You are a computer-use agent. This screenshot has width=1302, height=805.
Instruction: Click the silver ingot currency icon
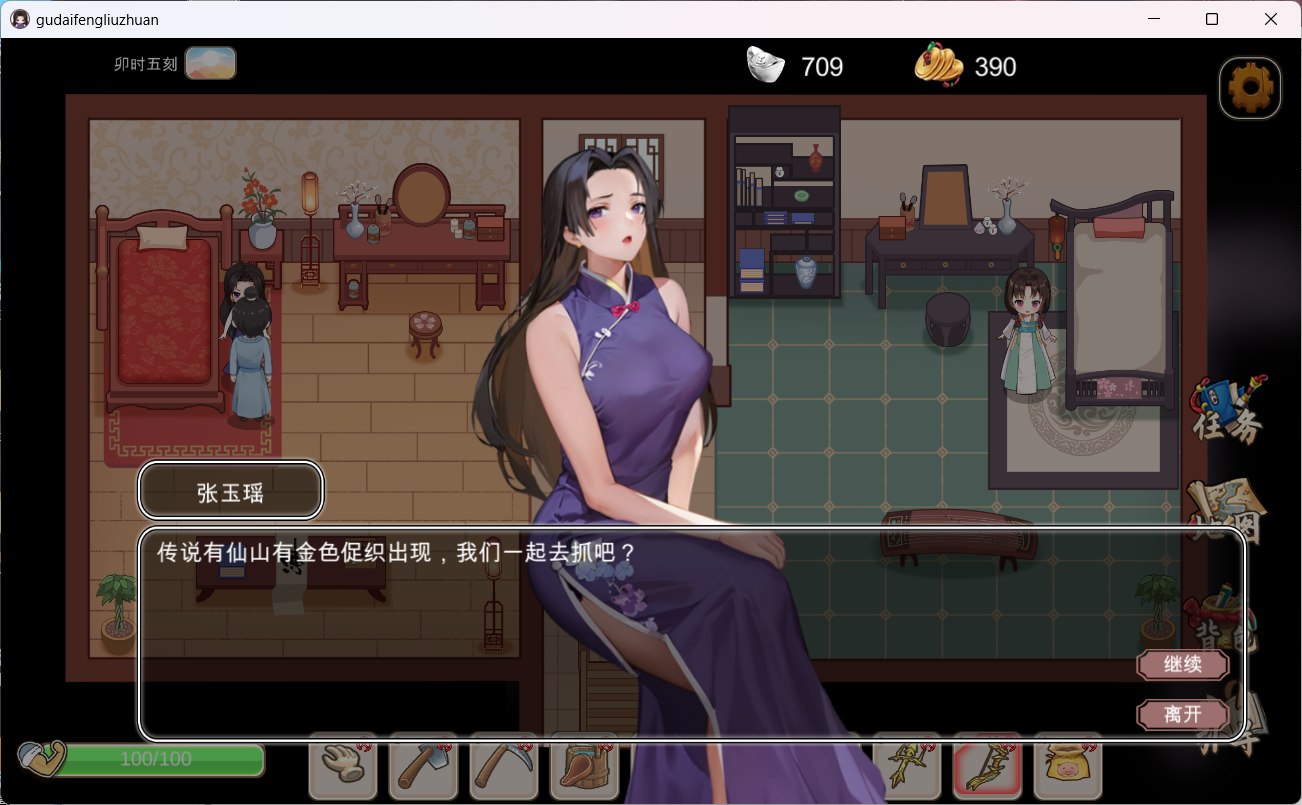[765, 65]
